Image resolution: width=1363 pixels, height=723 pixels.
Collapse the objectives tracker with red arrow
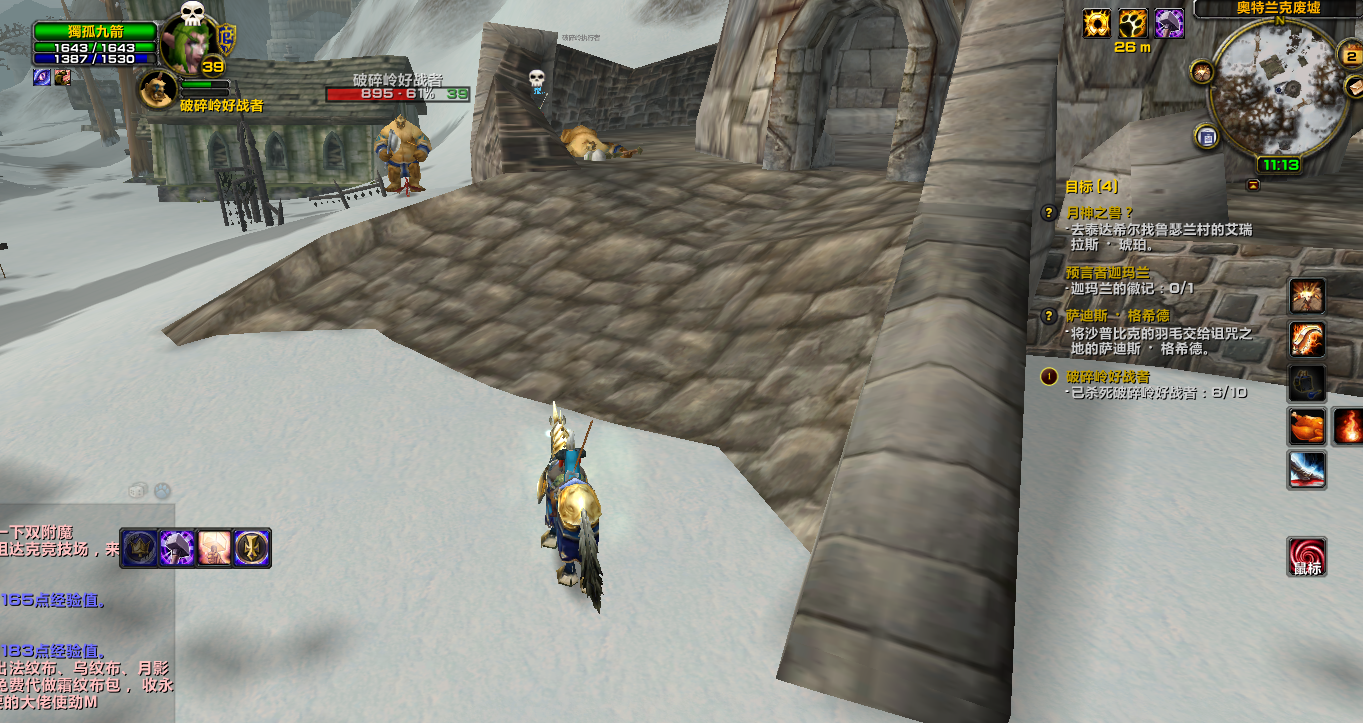coord(1253,185)
